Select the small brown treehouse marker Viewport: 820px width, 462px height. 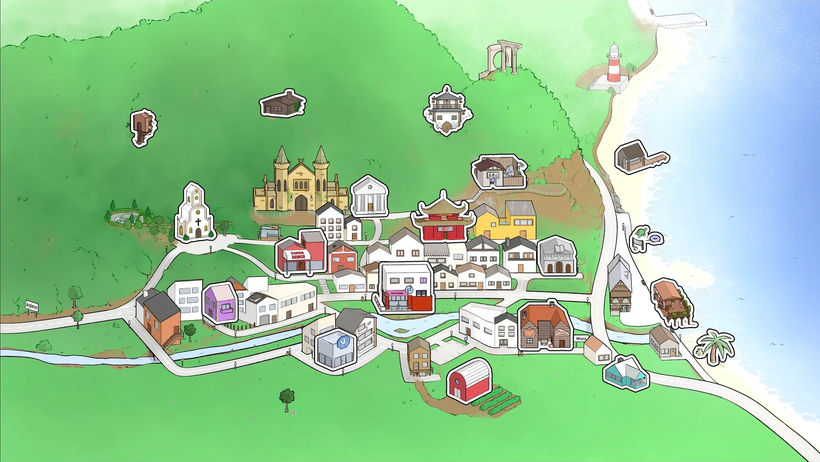click(x=142, y=127)
